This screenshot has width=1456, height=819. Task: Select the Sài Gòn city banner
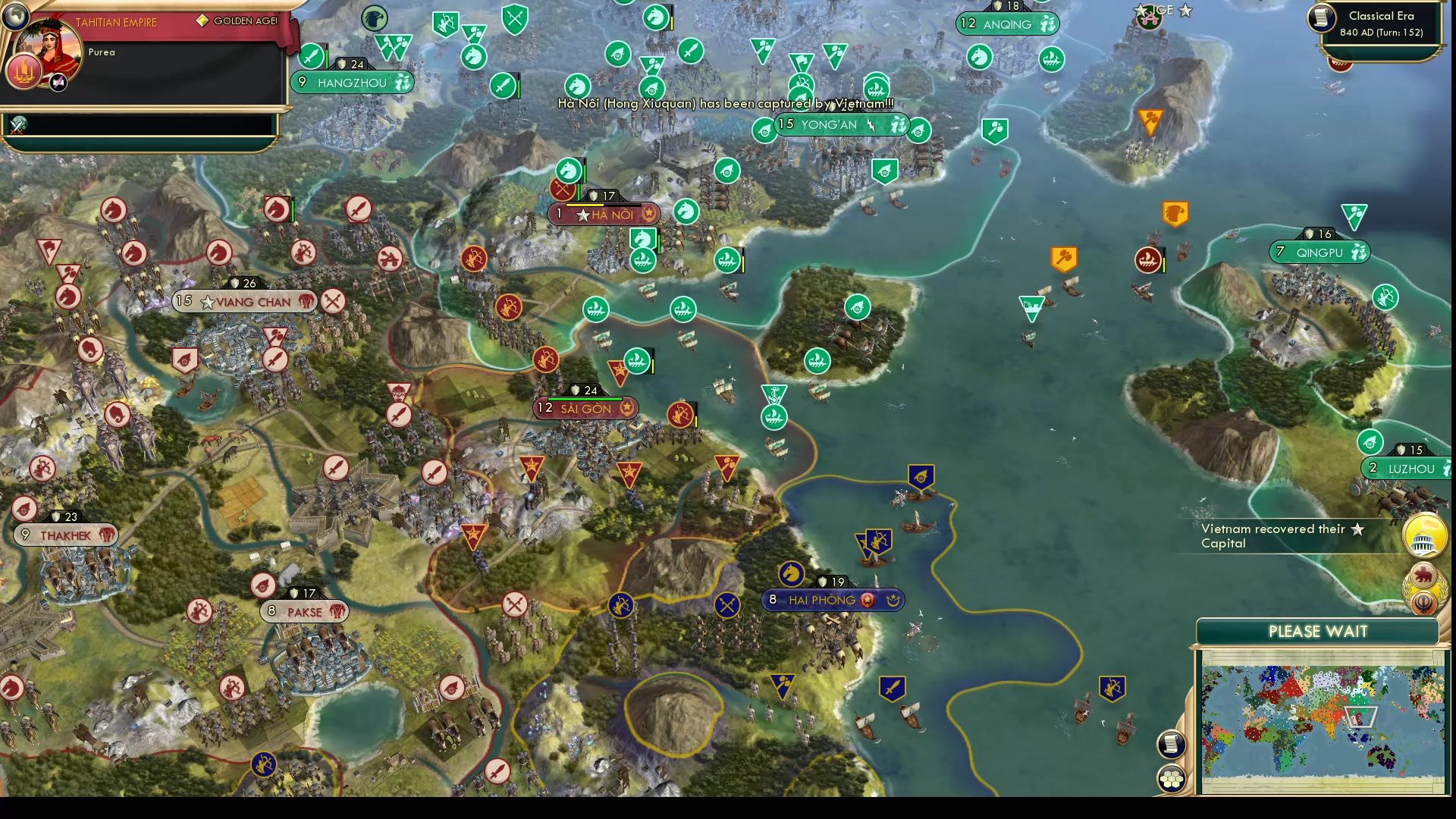[585, 408]
